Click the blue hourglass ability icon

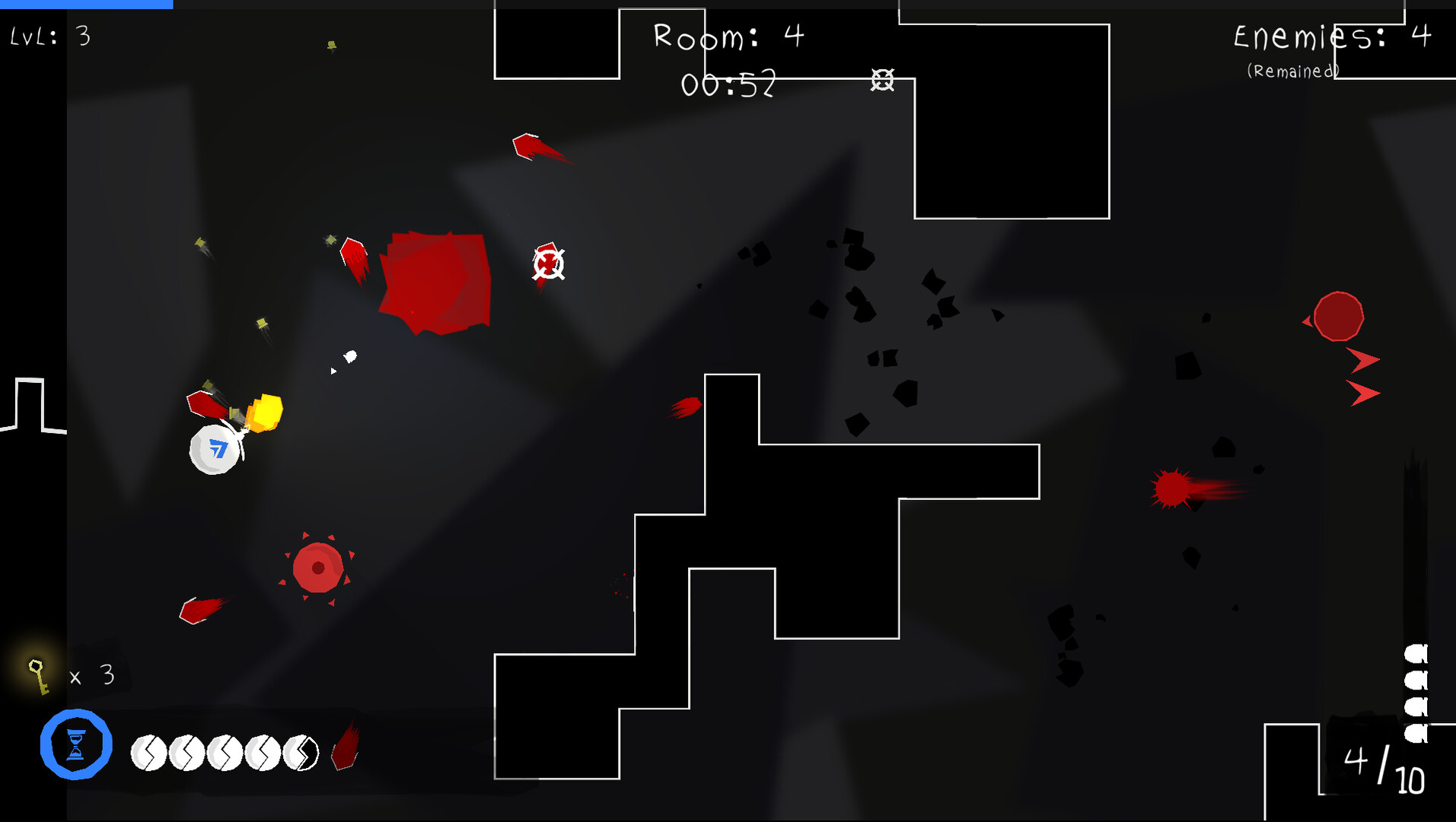coord(75,745)
